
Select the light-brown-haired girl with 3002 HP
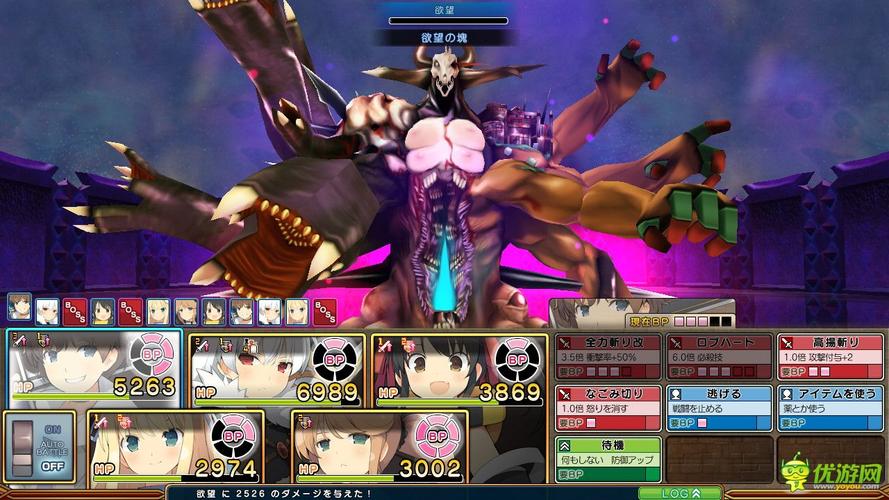380,446
